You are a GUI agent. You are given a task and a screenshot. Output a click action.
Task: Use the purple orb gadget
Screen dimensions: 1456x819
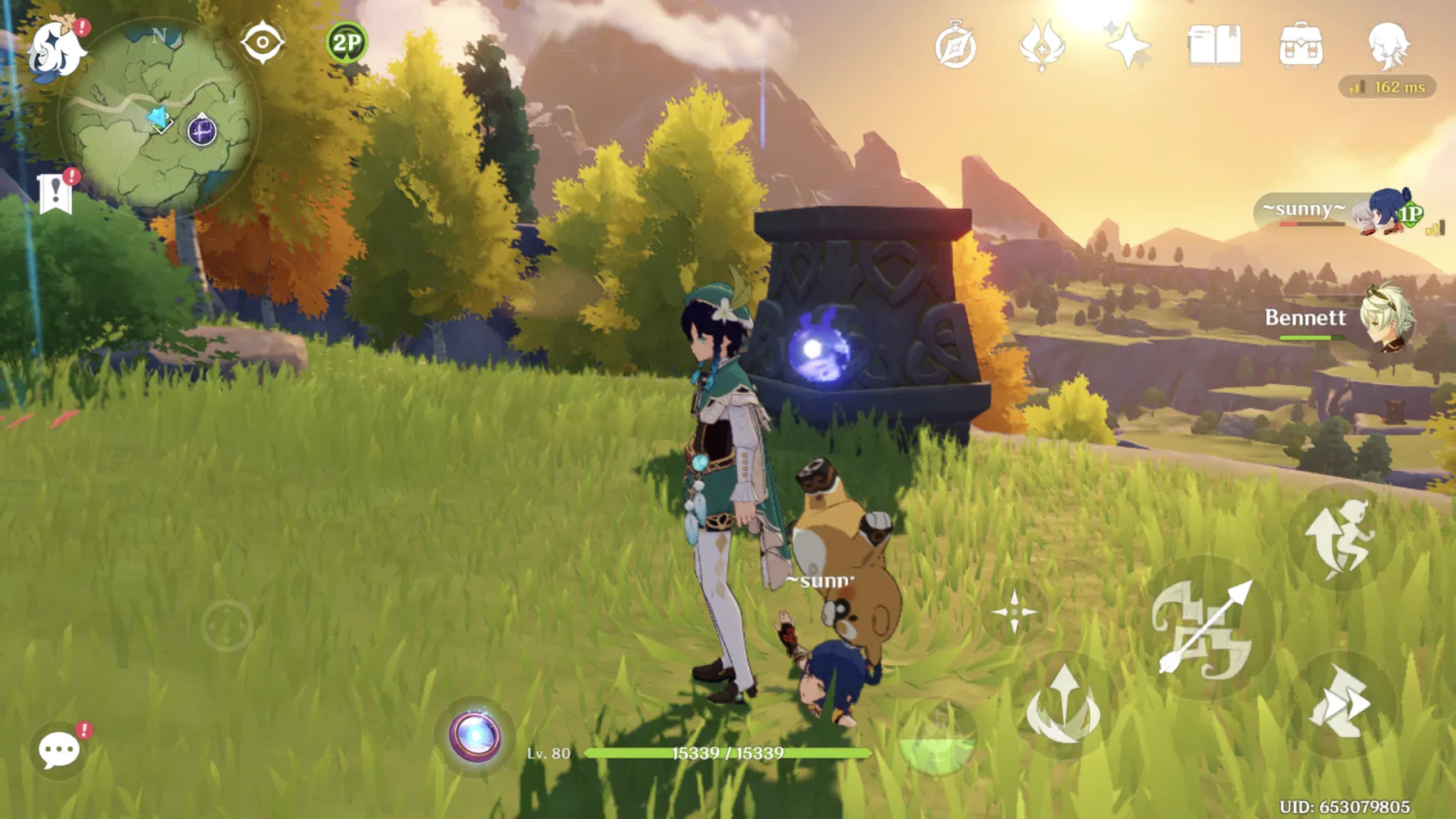pos(475,736)
